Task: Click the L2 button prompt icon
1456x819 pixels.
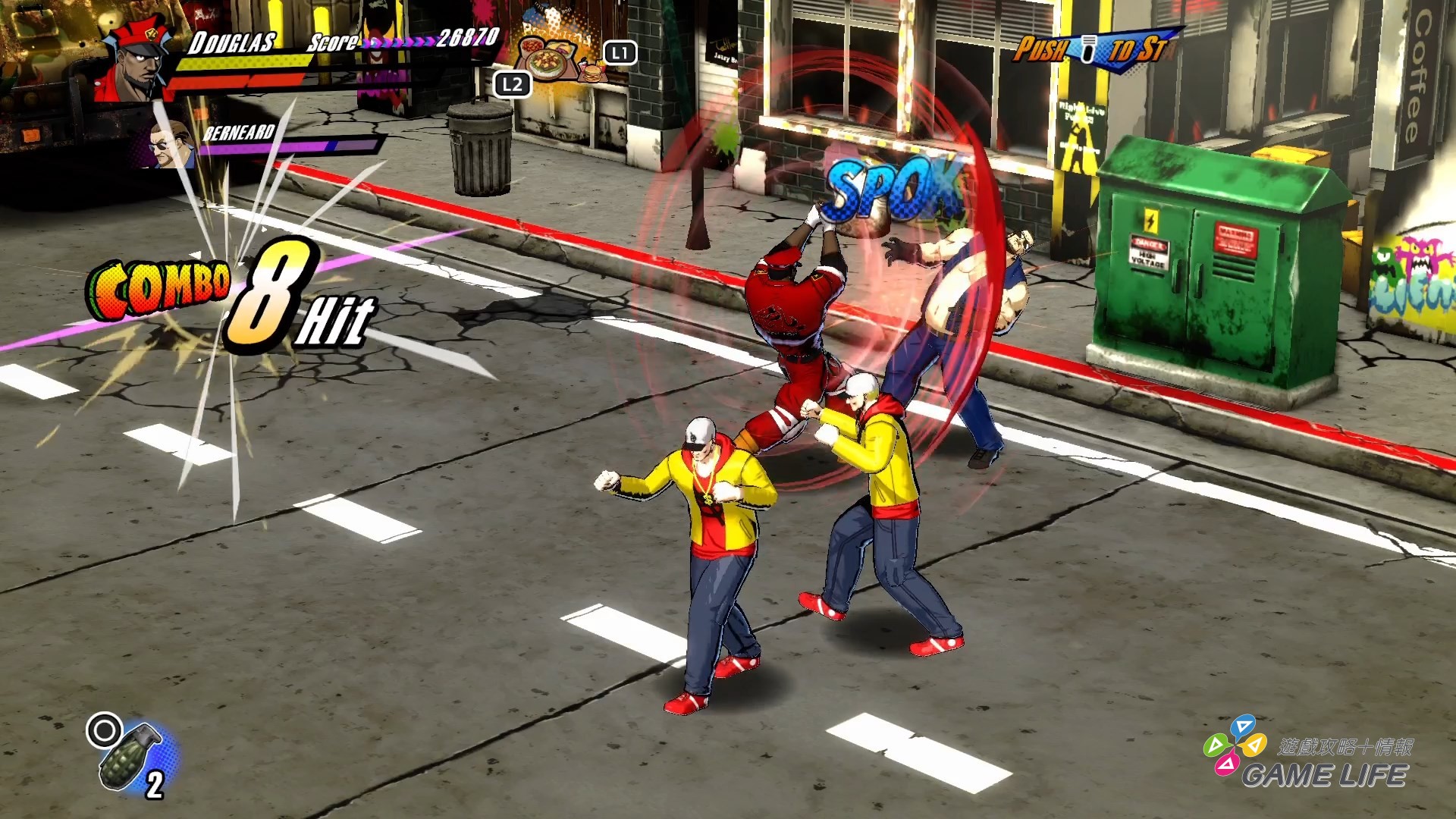Action: [x=513, y=85]
